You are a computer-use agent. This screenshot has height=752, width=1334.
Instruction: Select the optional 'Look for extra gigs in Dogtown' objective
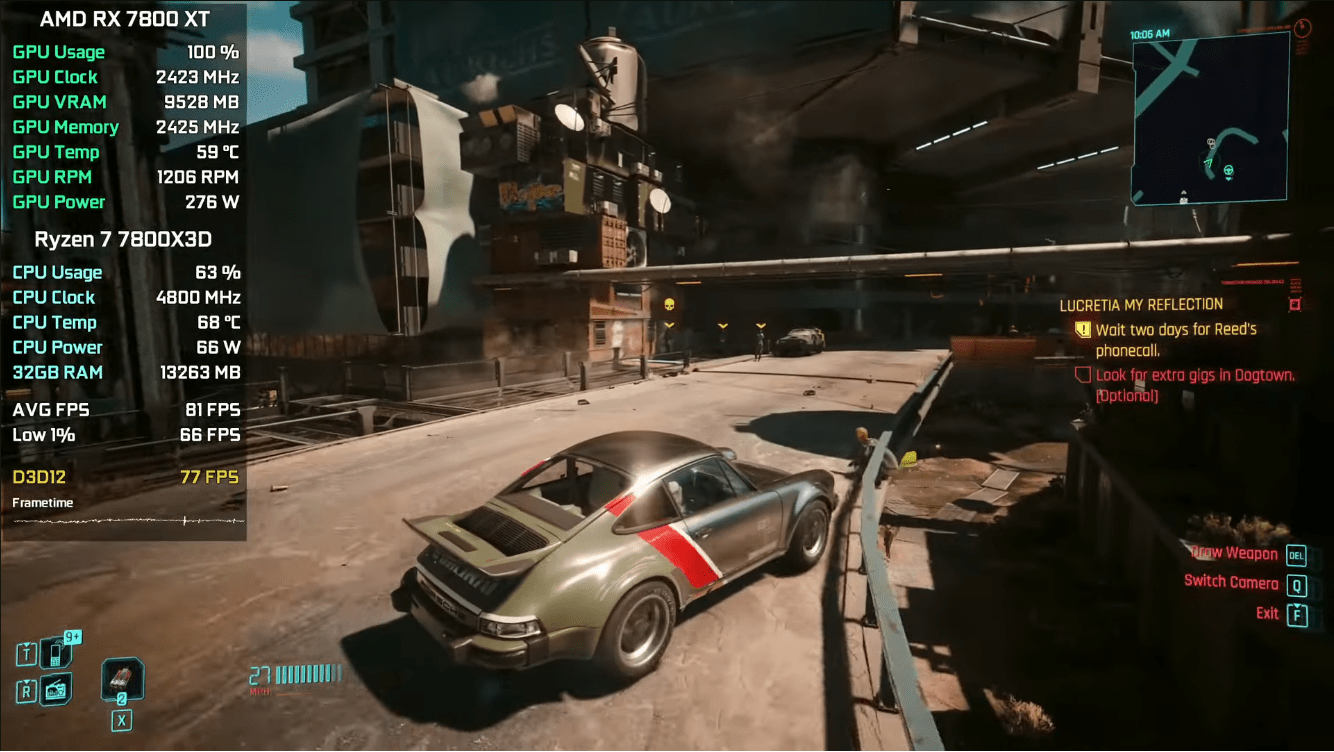[1194, 385]
